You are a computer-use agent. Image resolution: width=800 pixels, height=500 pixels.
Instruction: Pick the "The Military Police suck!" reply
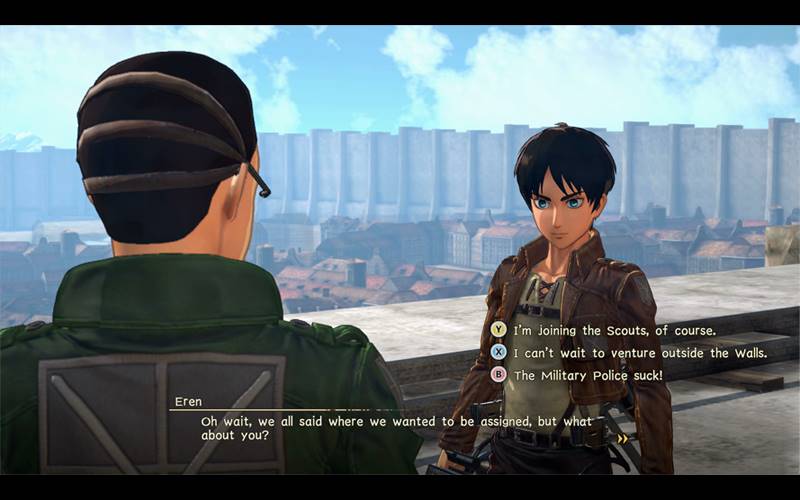pos(588,375)
